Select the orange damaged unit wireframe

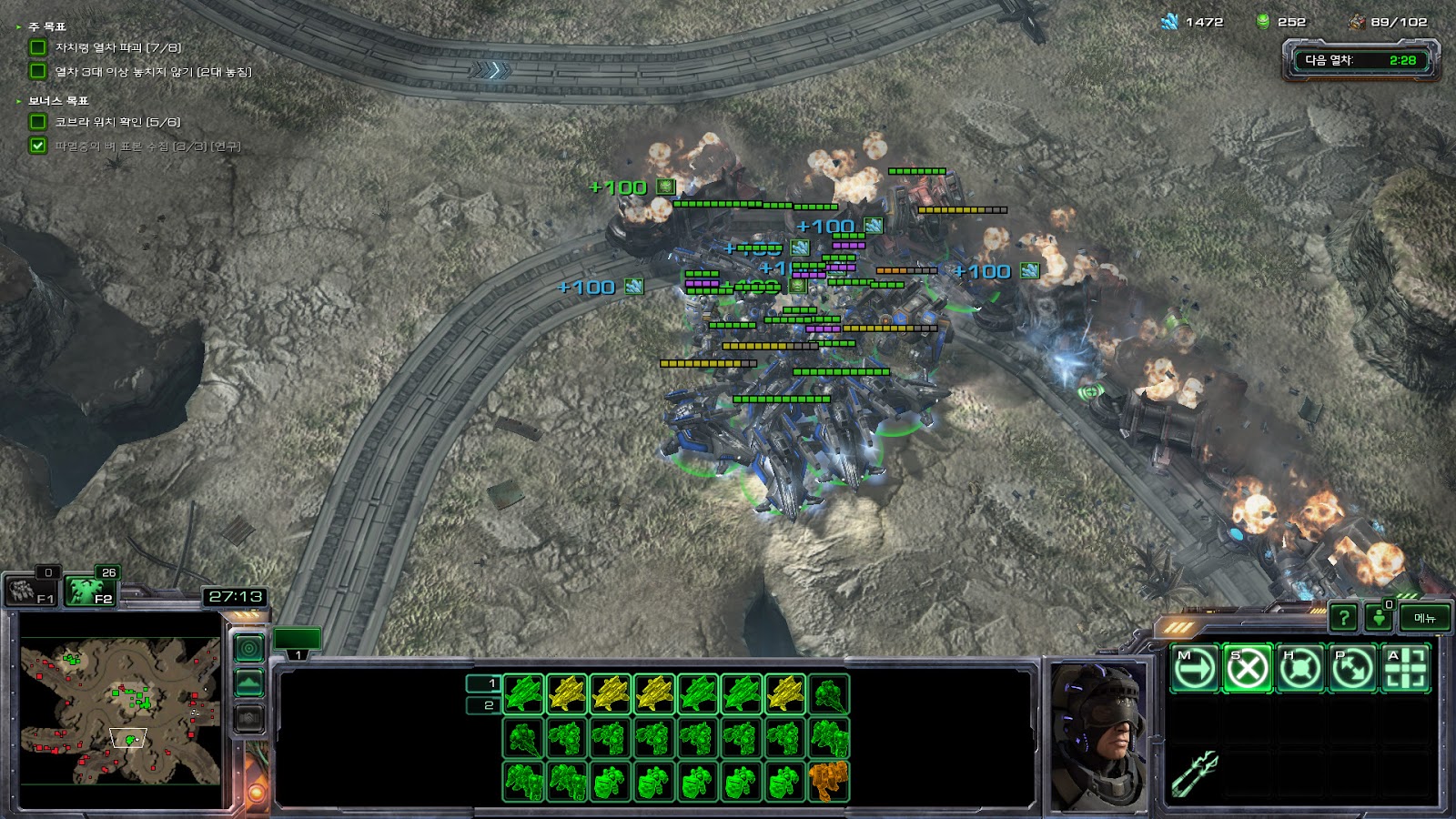point(828,782)
